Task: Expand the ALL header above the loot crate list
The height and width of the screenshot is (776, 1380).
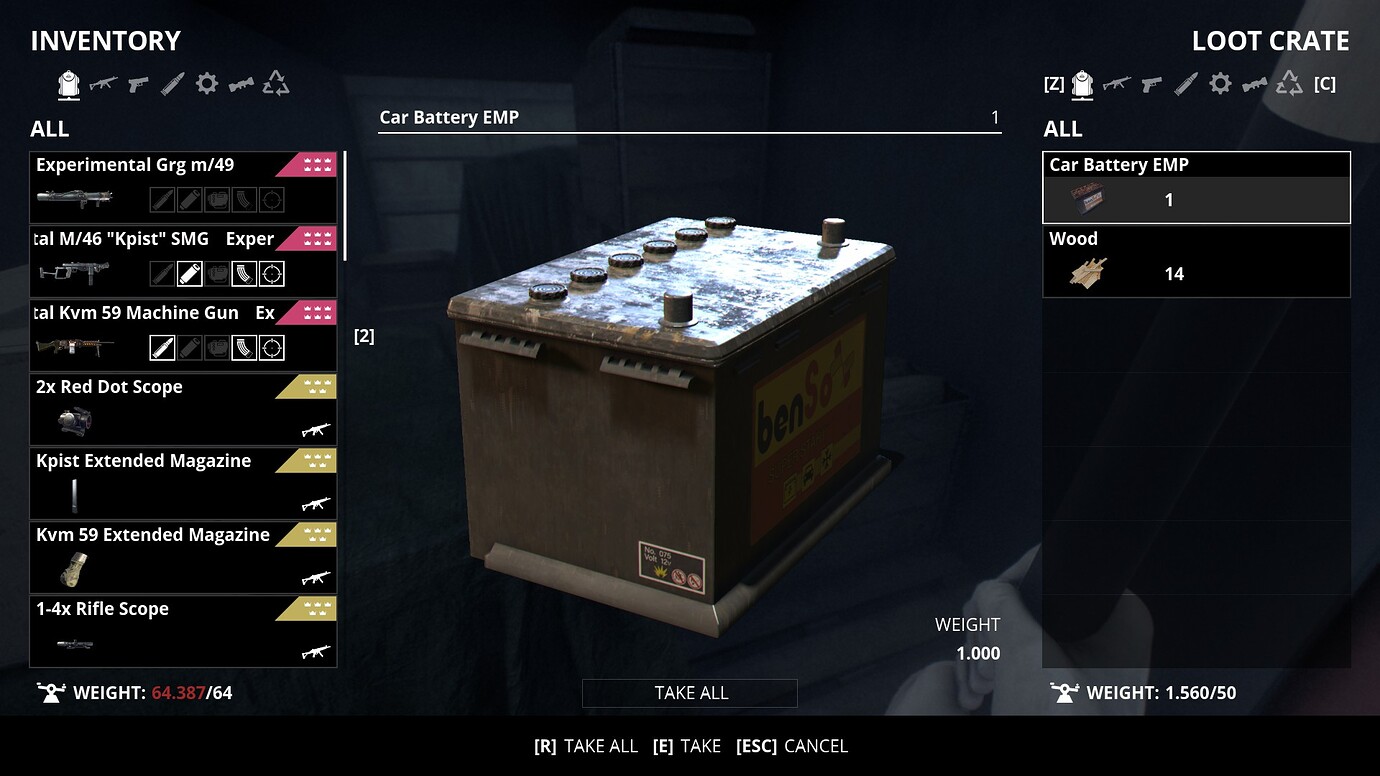Action: (x=1062, y=129)
